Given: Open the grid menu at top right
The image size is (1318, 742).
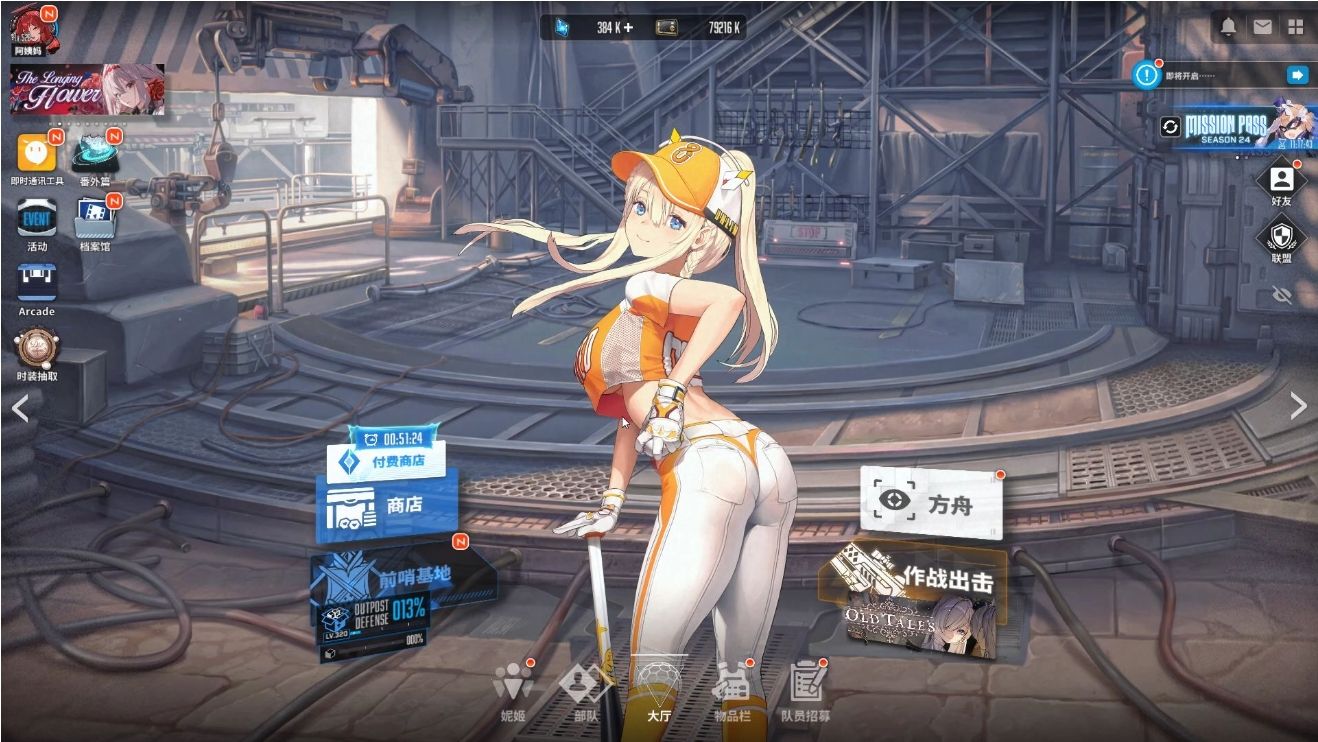Looking at the screenshot, I should point(1297,26).
